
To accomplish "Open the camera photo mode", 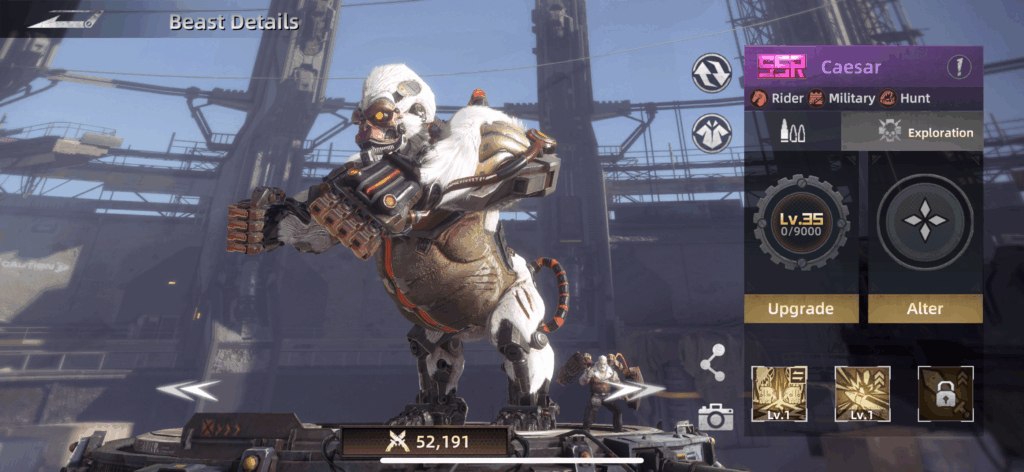I will (715, 417).
